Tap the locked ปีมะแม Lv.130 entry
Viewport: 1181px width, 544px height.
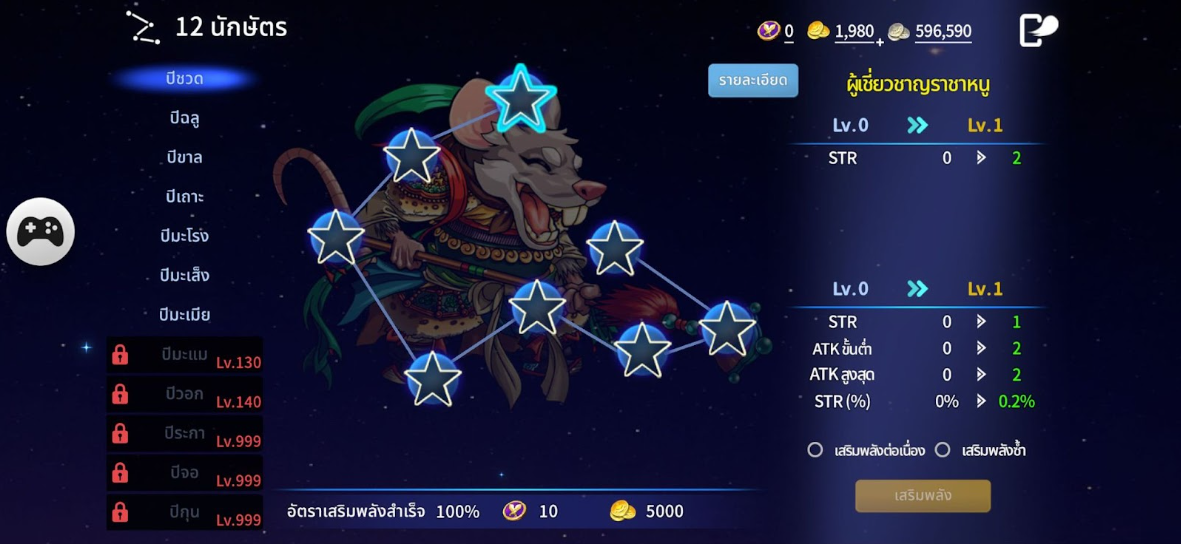coord(185,355)
